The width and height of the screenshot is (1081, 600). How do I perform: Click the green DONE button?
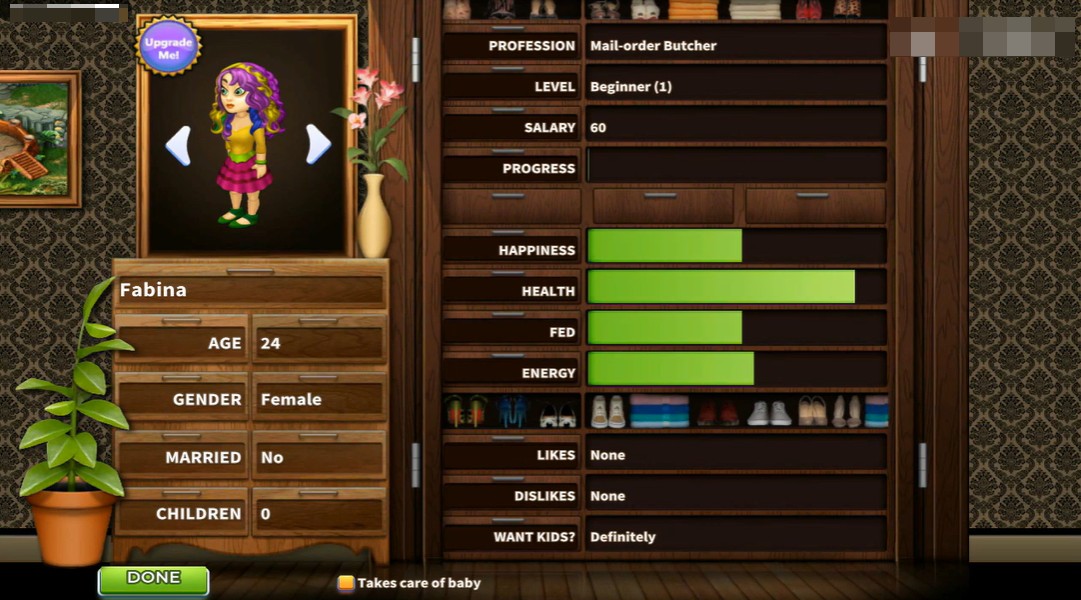[x=153, y=579]
